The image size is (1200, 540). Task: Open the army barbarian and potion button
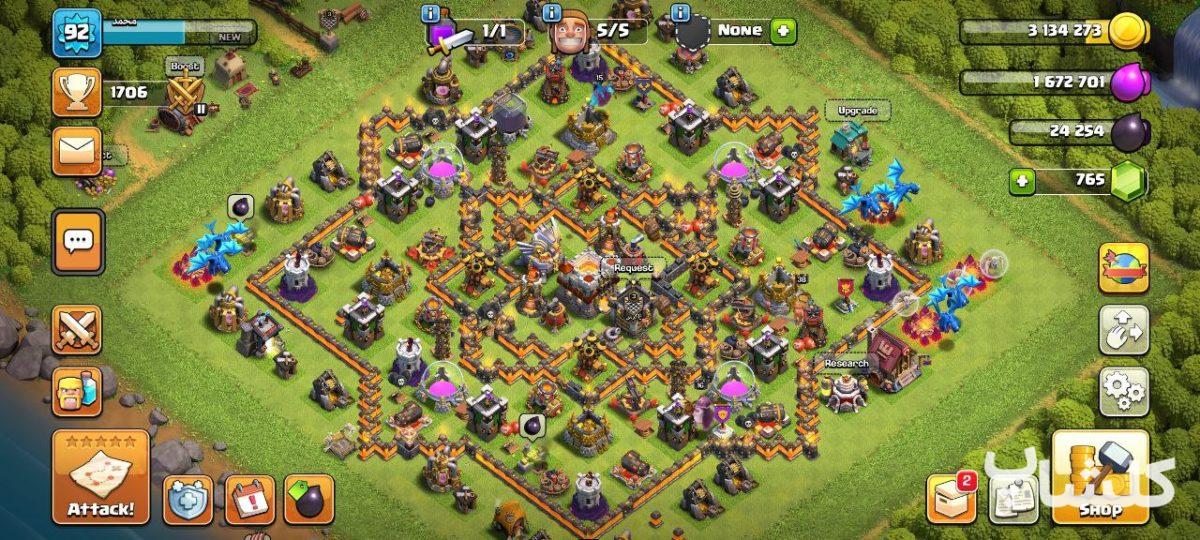tap(77, 391)
